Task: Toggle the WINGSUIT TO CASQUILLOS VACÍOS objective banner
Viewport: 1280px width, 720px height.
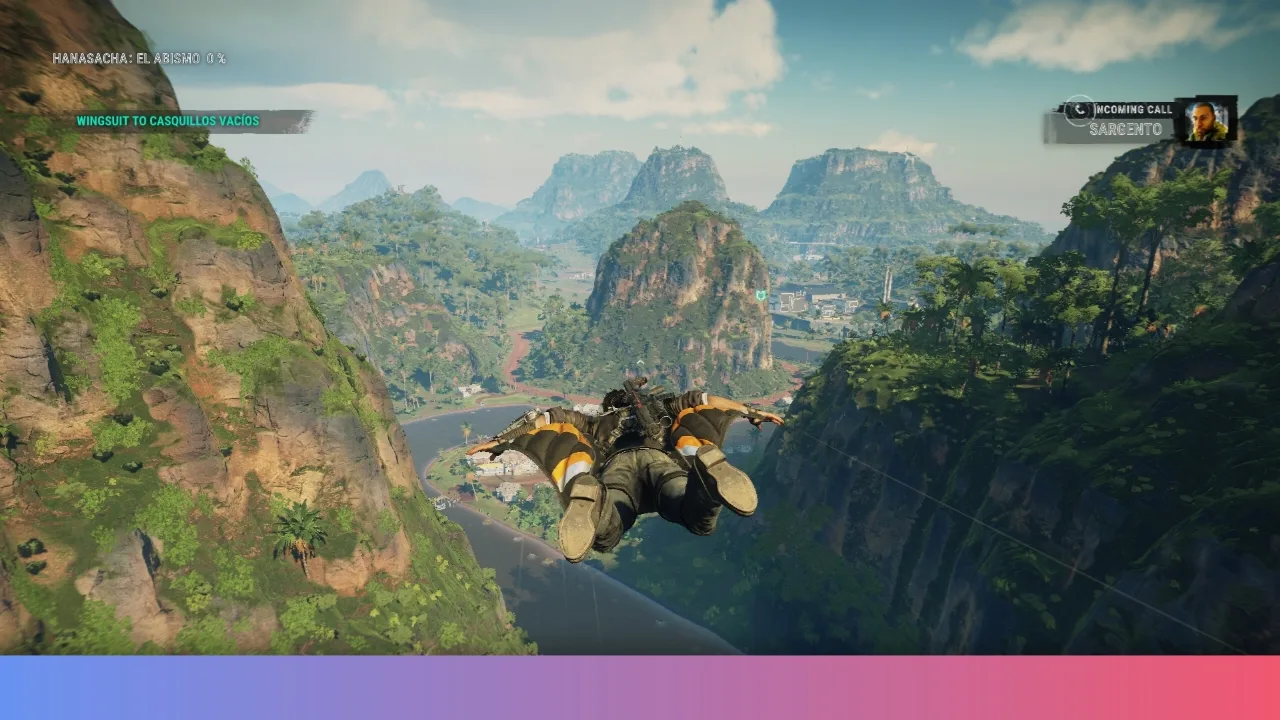Action: (x=166, y=120)
